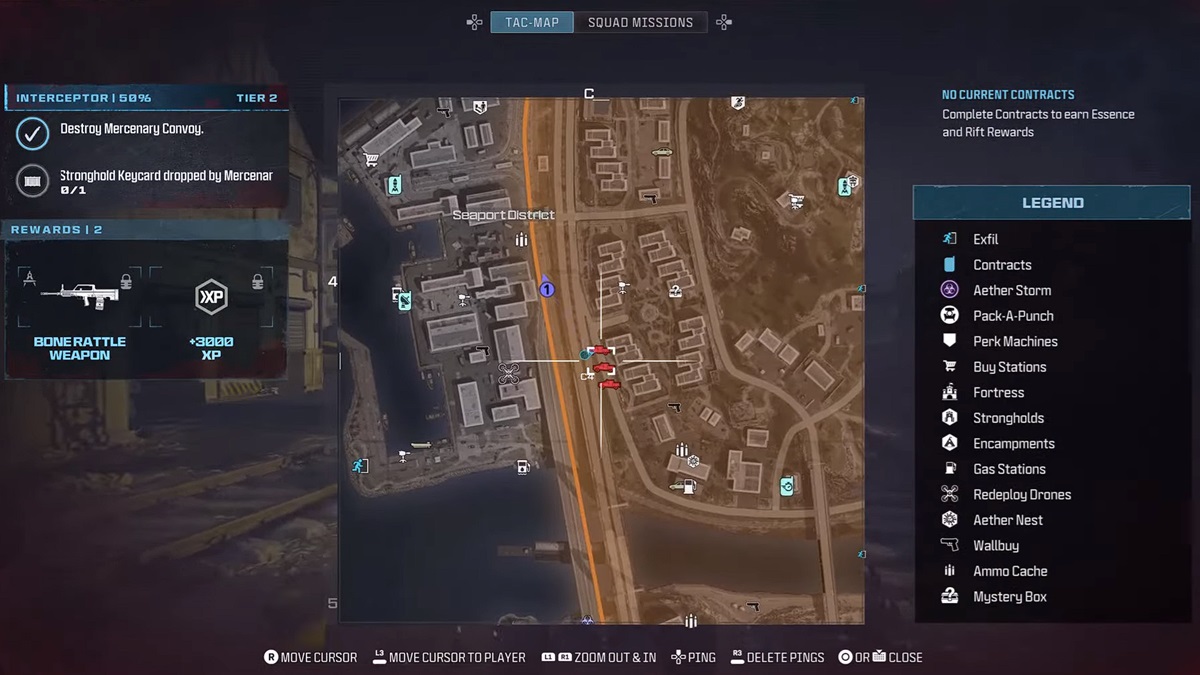The height and width of the screenshot is (675, 1200).
Task: Click the Exfil legend entry
Action: [x=986, y=239]
